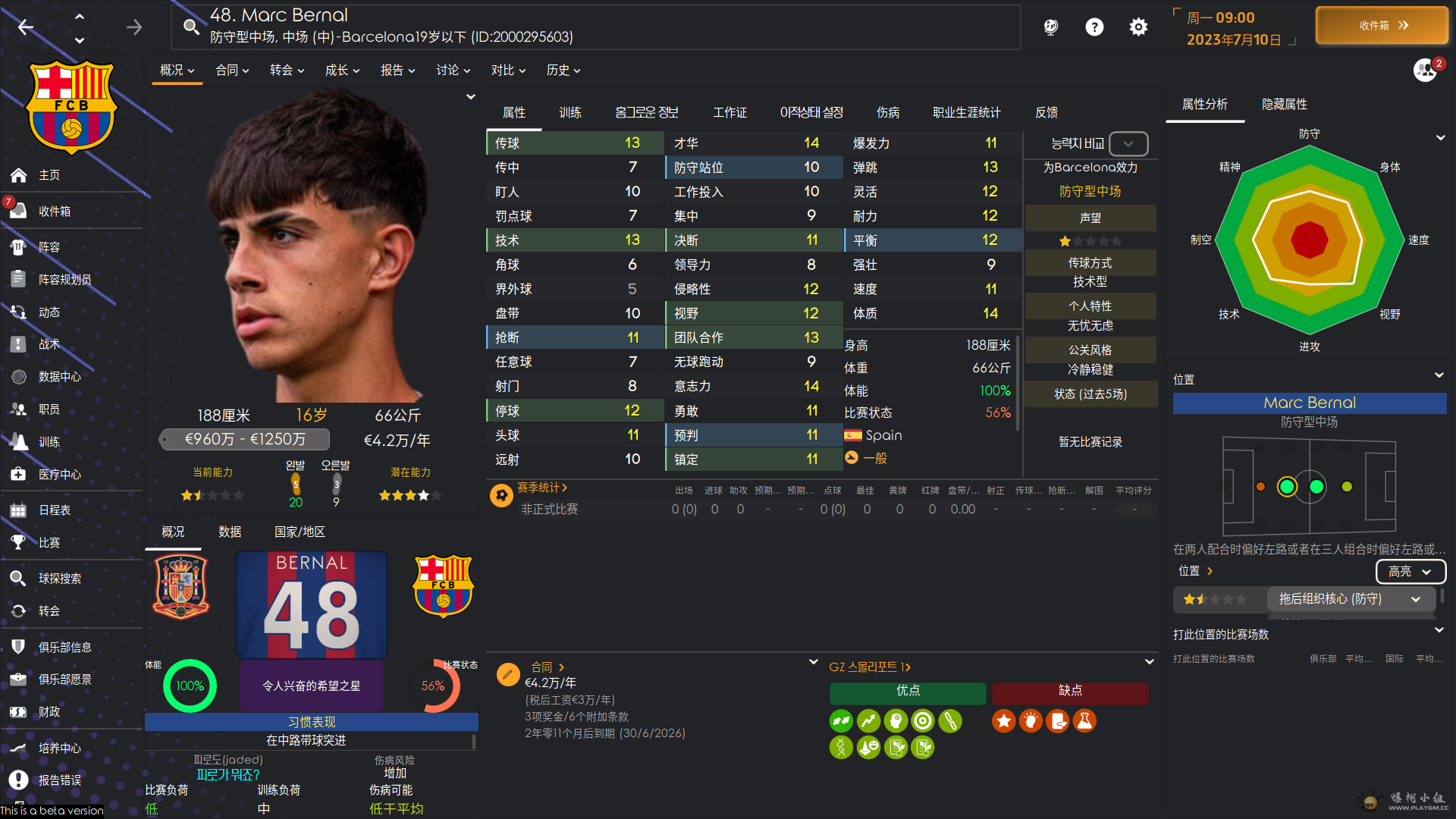Expand the 合同 dropdown menu
This screenshot has width=1456, height=819.
(x=232, y=70)
